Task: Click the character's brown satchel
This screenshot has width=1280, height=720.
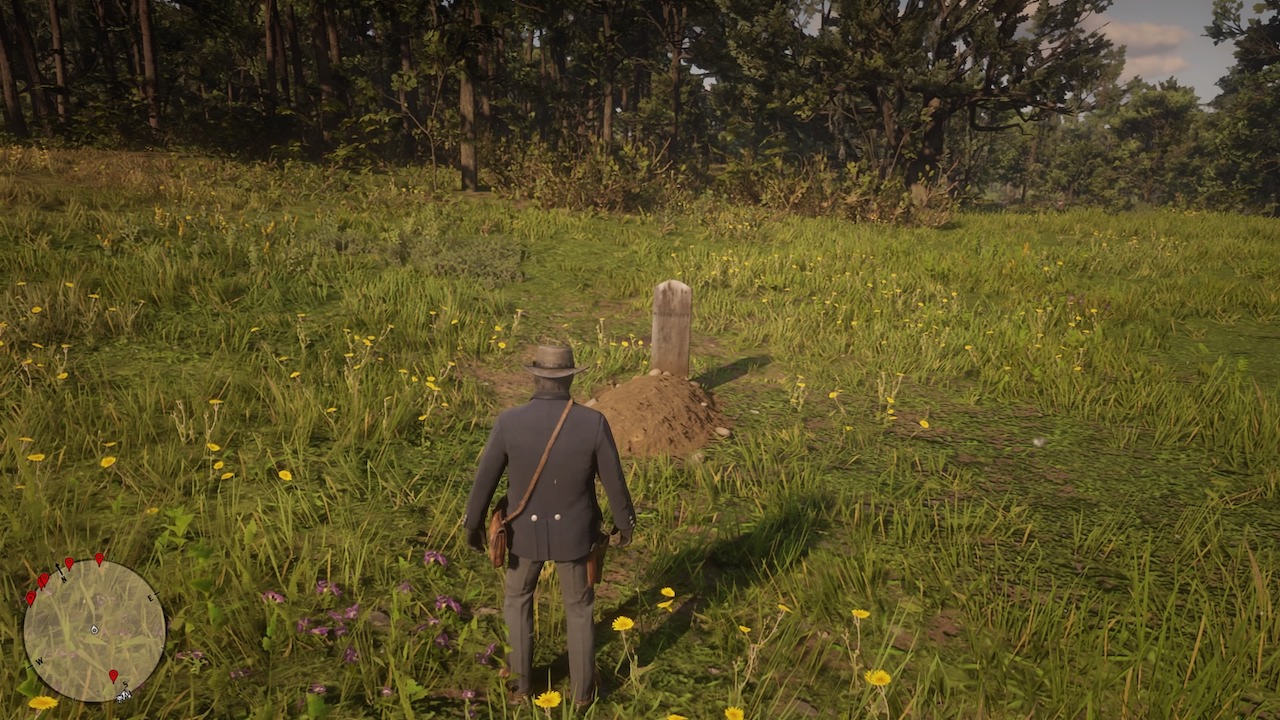Action: [497, 539]
